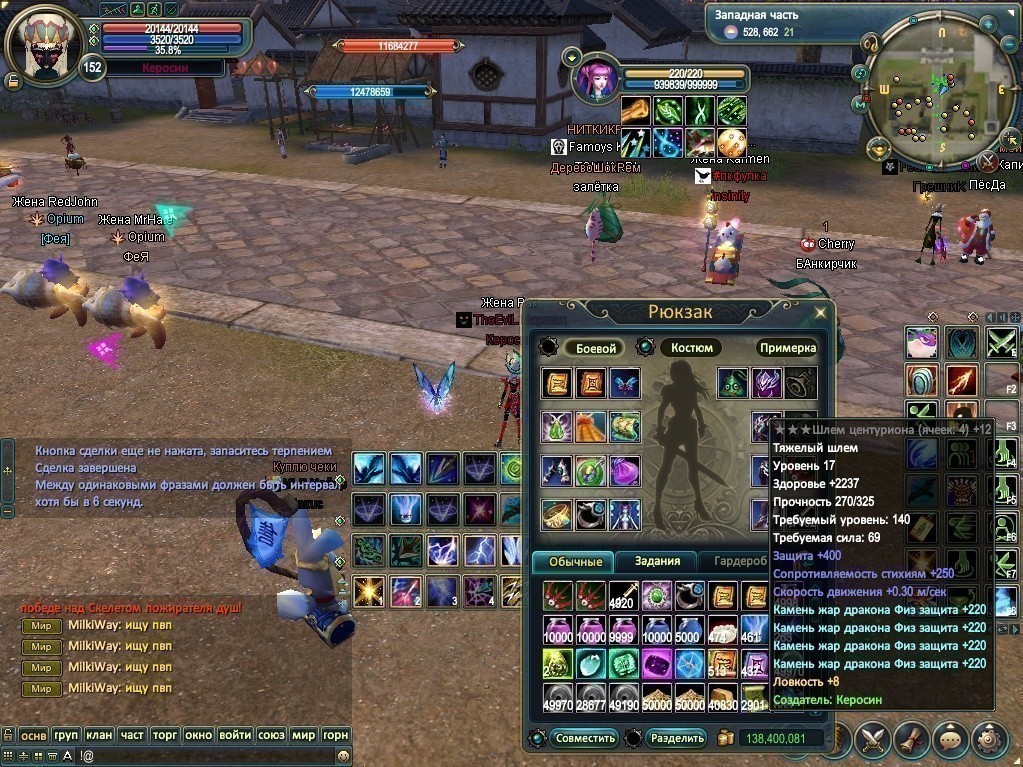The width and height of the screenshot is (1023, 767).
Task: Switch chat to the клан channel
Action: coord(99,735)
